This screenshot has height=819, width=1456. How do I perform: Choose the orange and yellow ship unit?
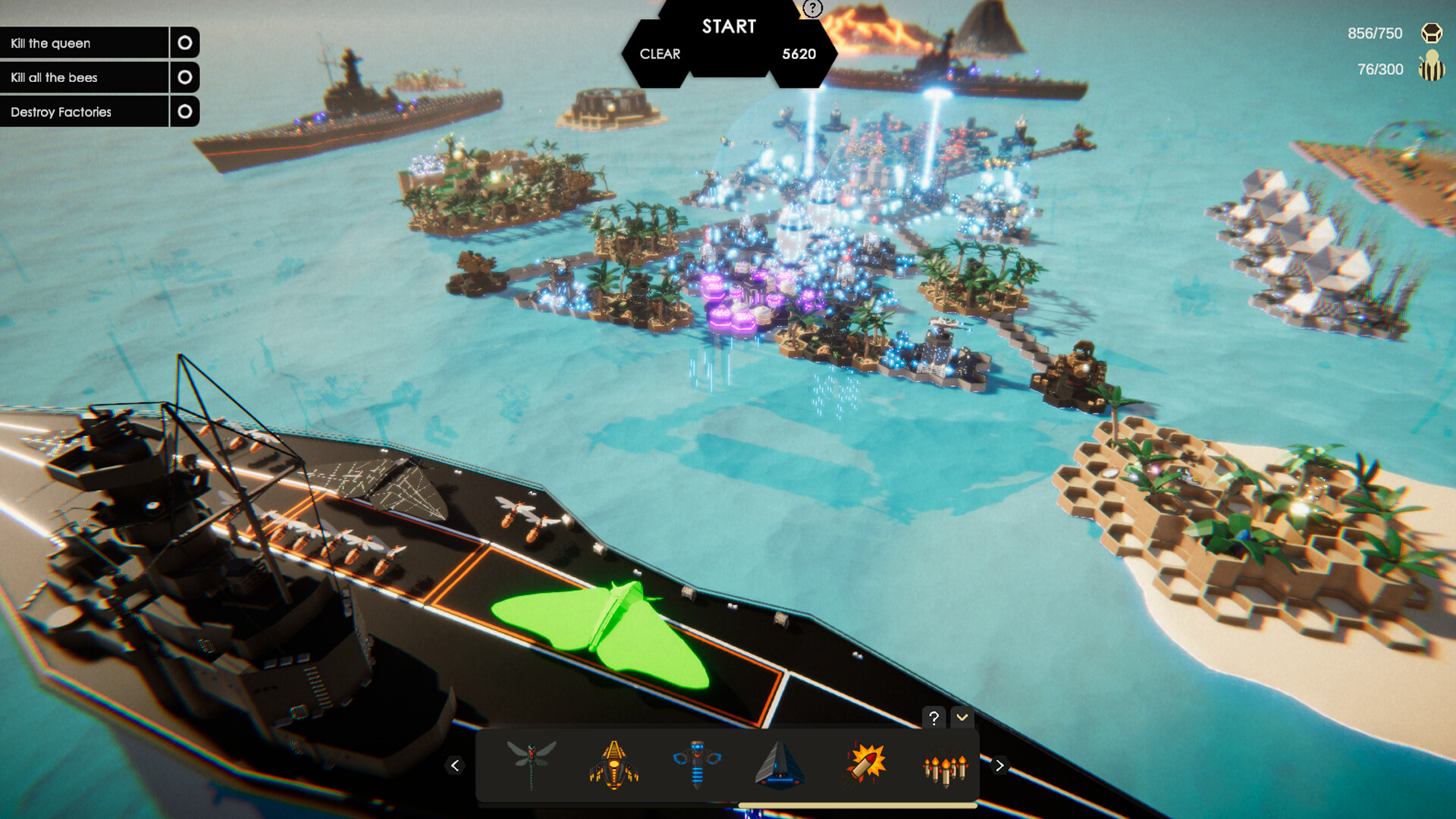(614, 764)
